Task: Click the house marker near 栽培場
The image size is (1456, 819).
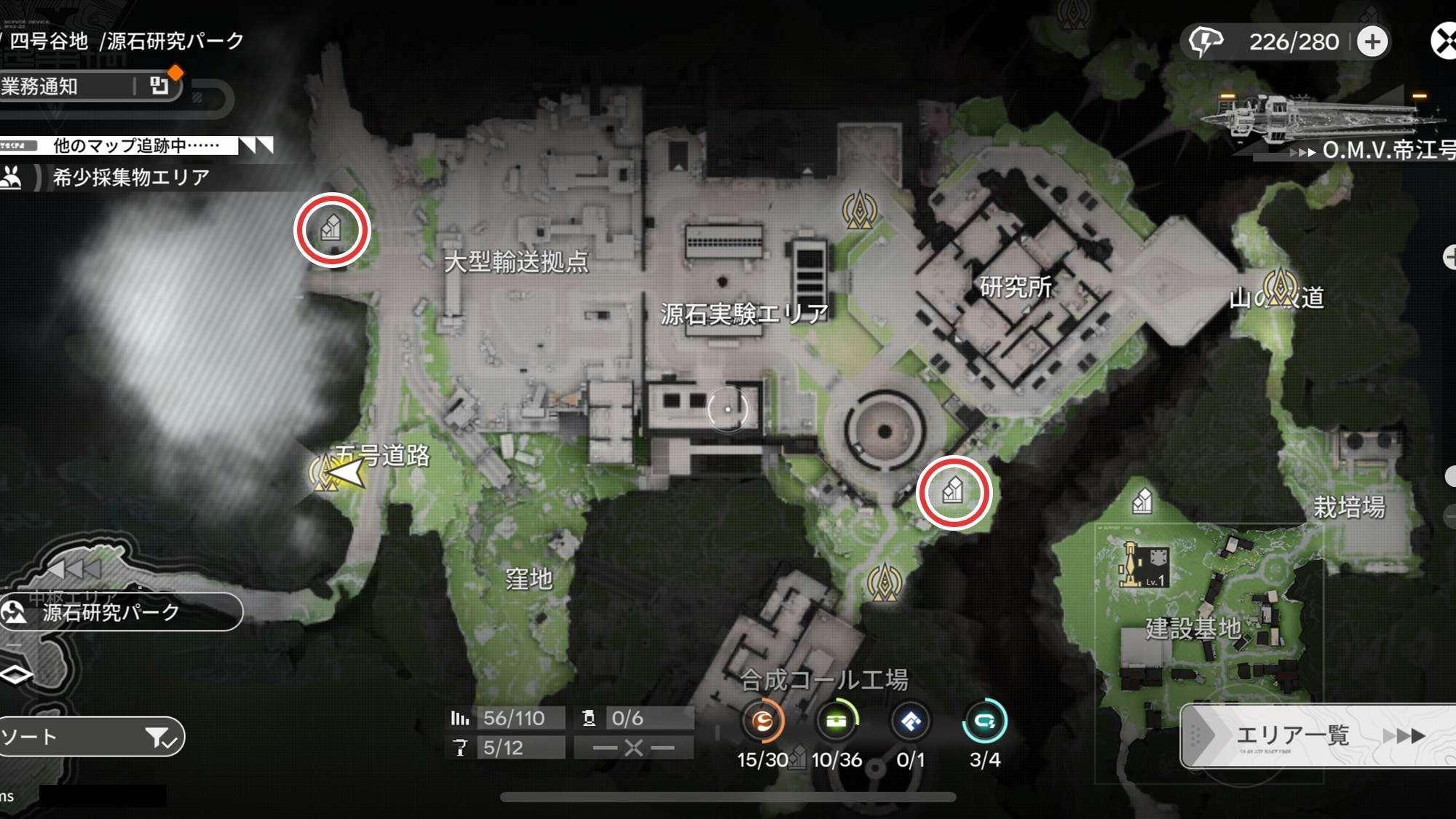Action: tap(1142, 501)
